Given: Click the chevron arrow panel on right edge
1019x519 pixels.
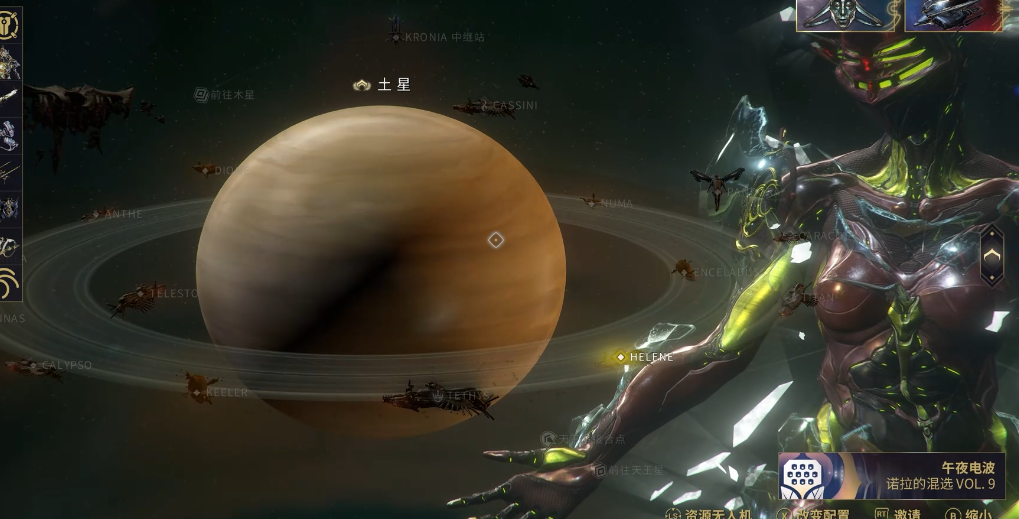Looking at the screenshot, I should tap(991, 256).
